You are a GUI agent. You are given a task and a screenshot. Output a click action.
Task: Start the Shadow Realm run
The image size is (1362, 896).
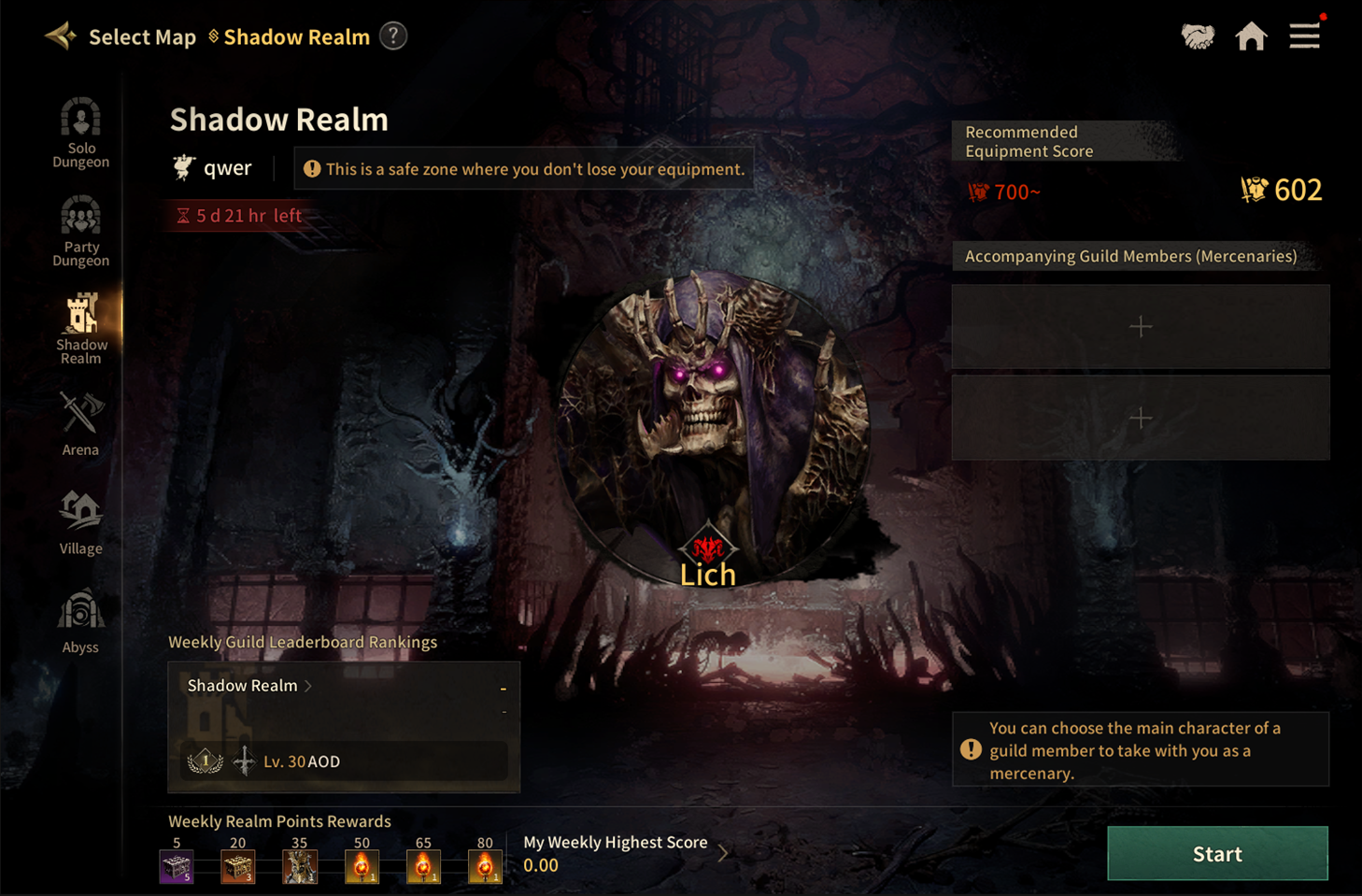1216,853
